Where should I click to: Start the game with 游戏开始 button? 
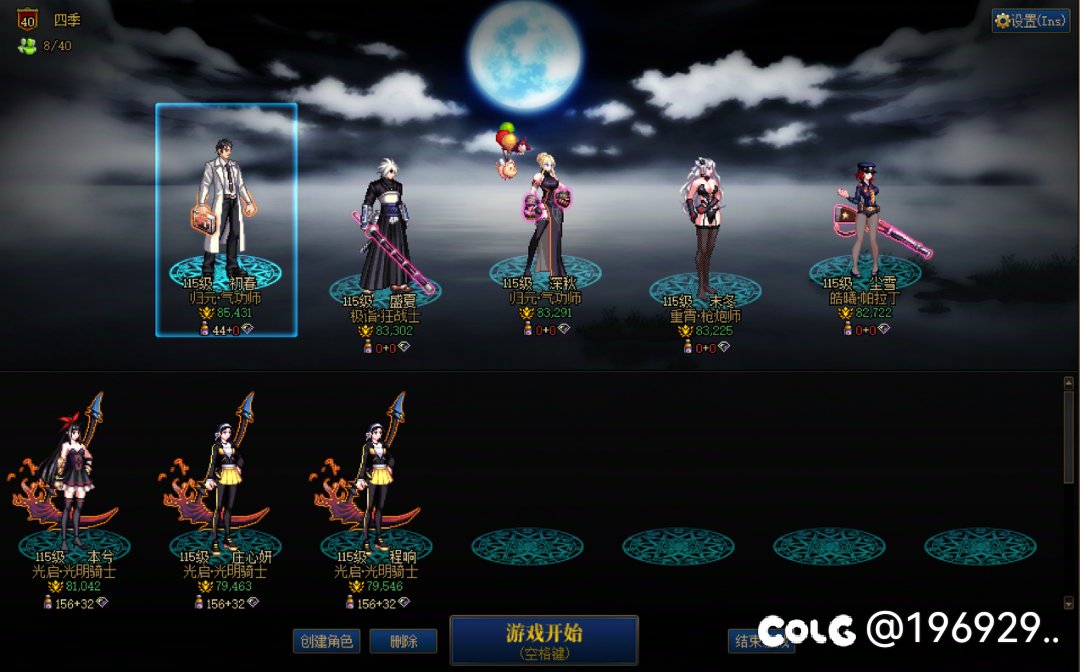(544, 640)
